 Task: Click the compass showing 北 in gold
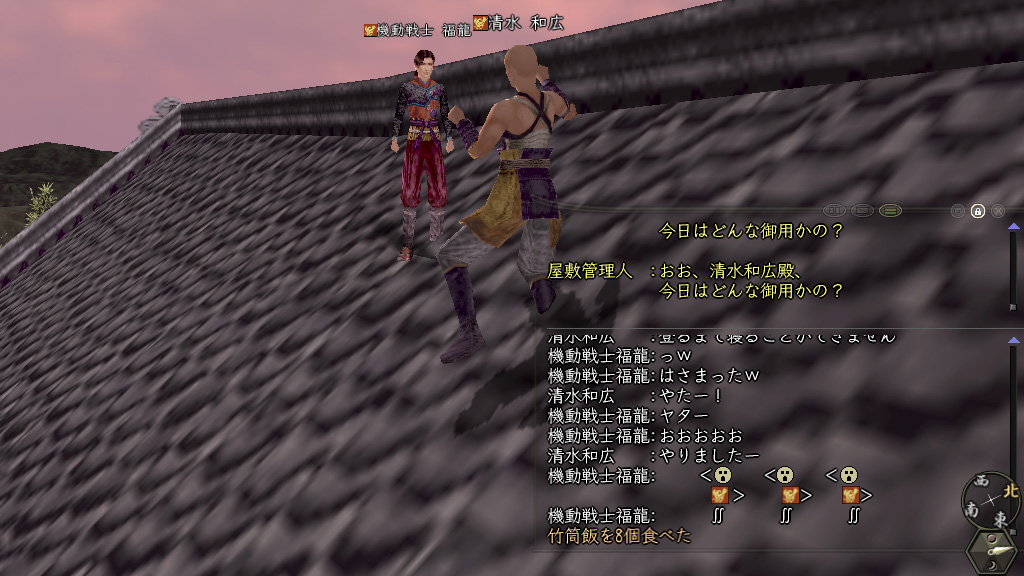point(991,500)
